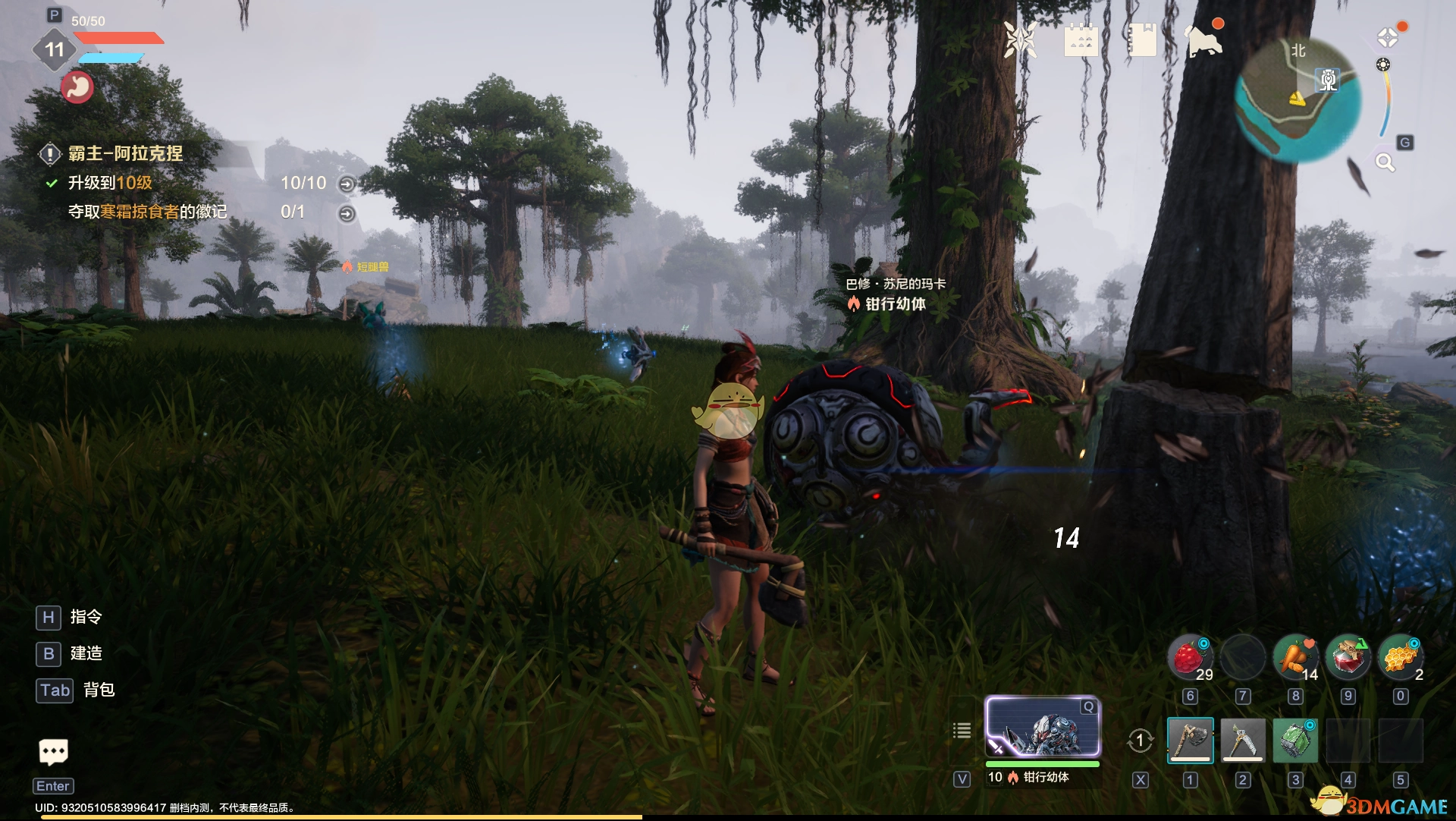Select the active pet companion portrait
This screenshot has width=1456, height=821.
coord(1042,727)
